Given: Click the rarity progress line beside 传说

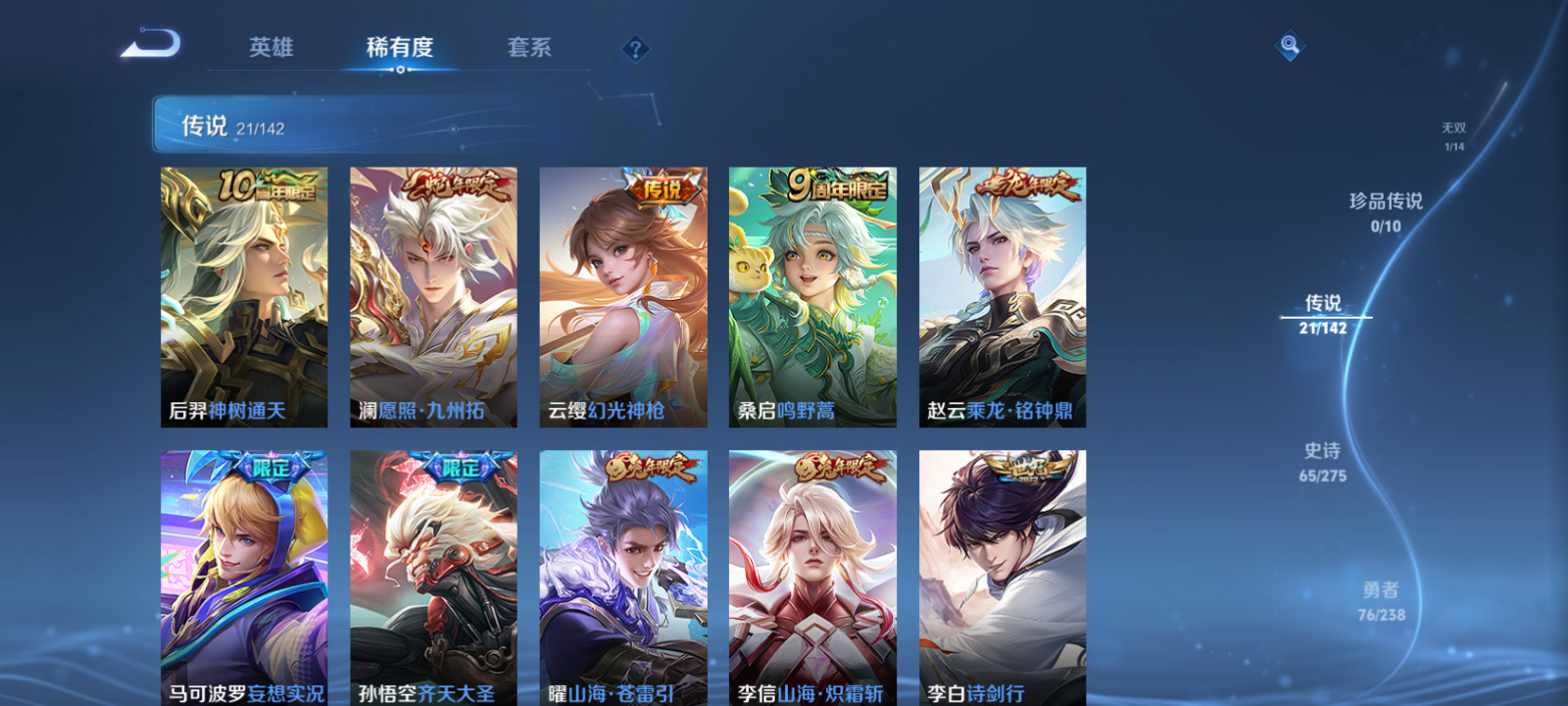Looking at the screenshot, I should tap(1326, 317).
